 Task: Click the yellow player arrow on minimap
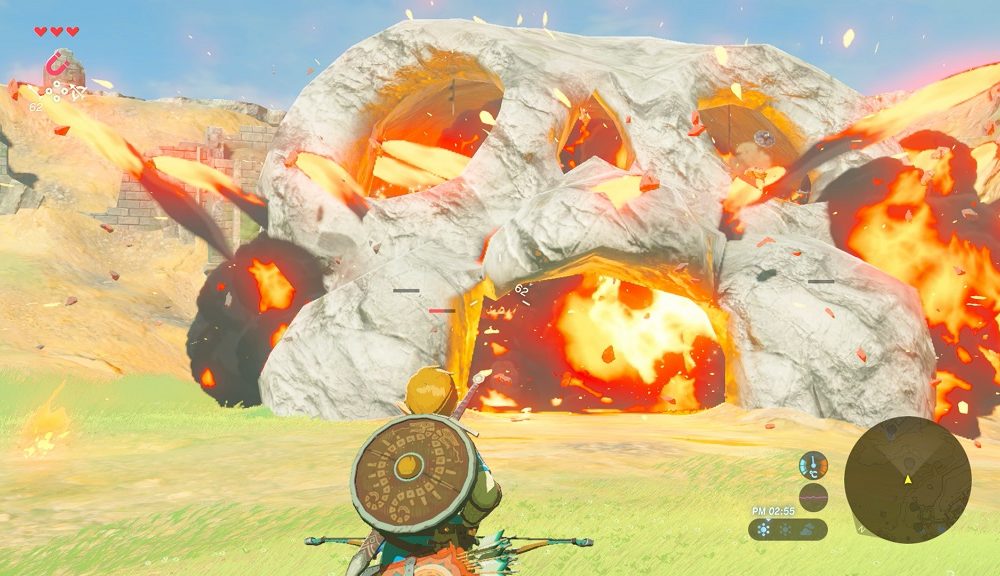pos(908,480)
